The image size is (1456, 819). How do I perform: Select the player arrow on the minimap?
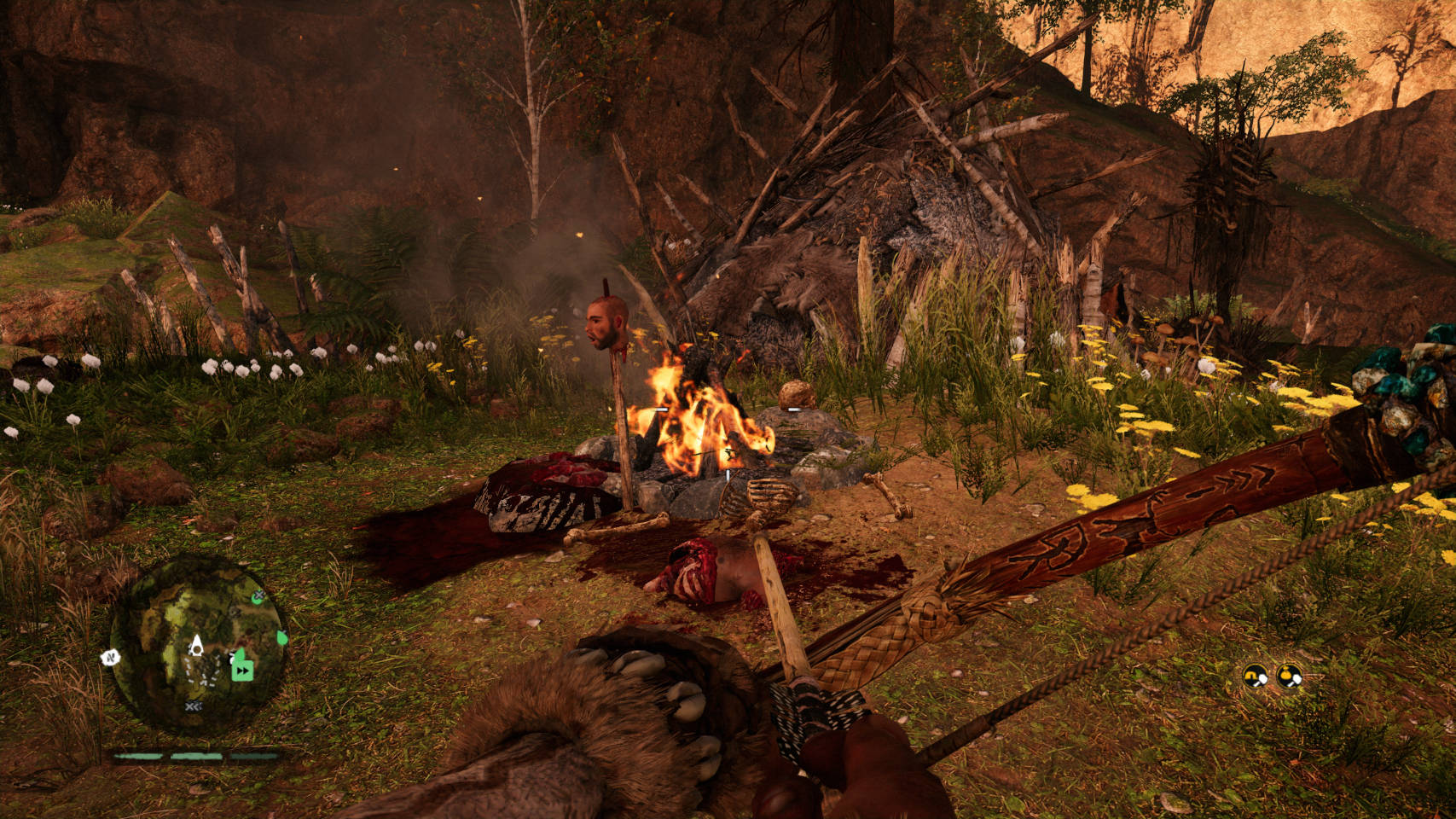pos(195,644)
